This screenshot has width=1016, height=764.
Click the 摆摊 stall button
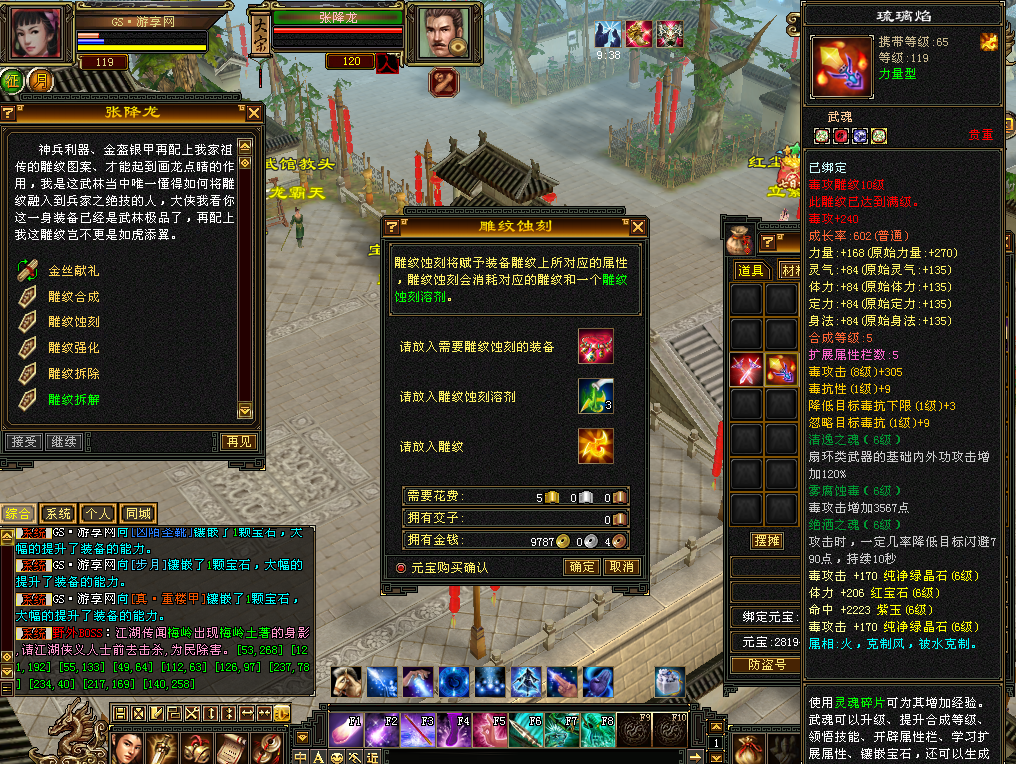pos(766,541)
